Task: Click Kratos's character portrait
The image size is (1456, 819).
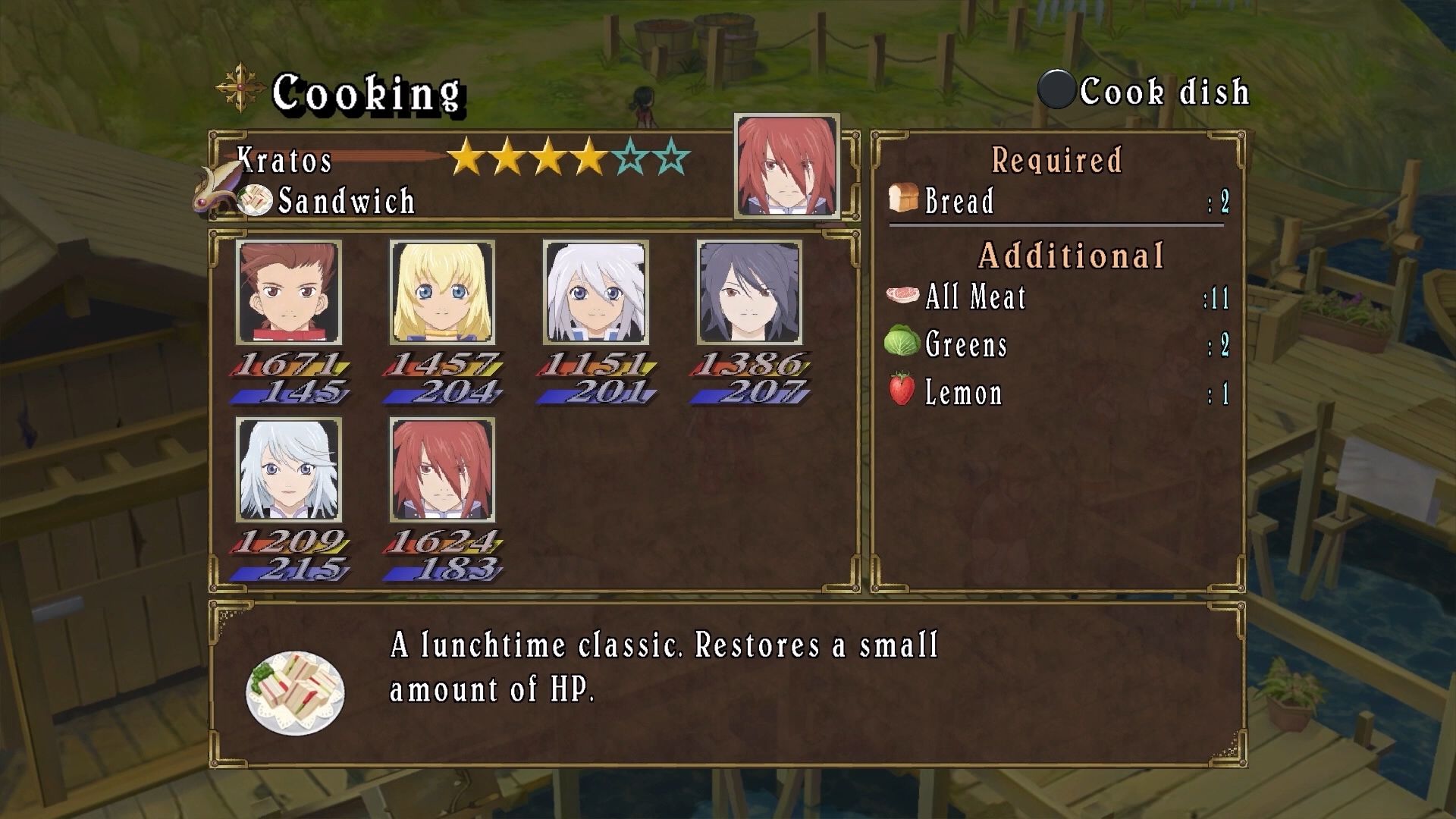Action: click(786, 166)
